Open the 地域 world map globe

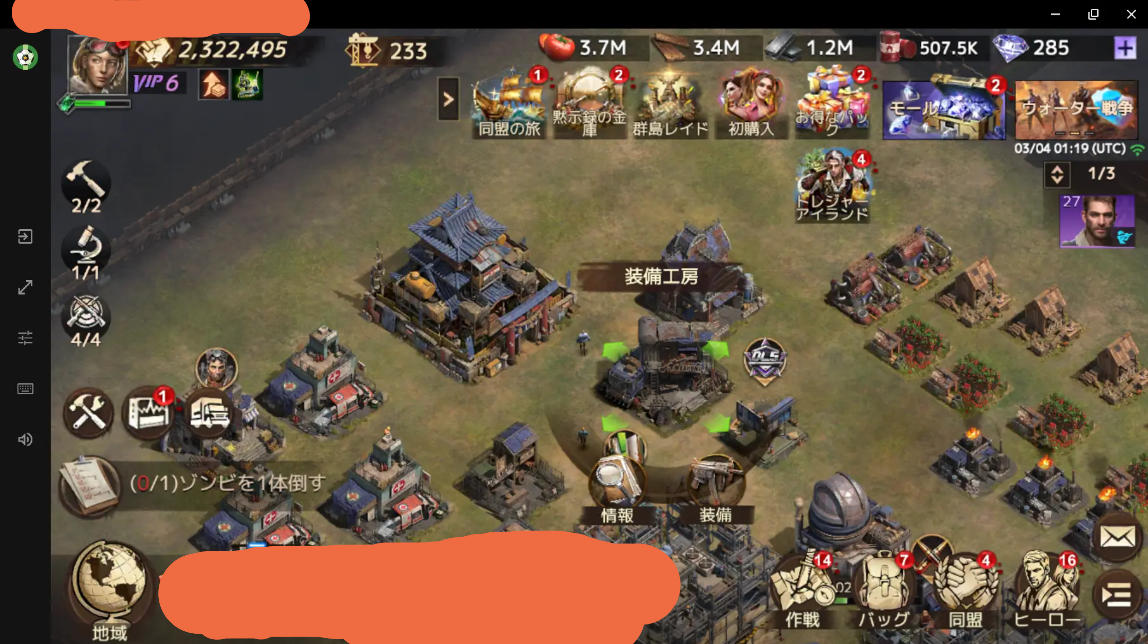110,585
